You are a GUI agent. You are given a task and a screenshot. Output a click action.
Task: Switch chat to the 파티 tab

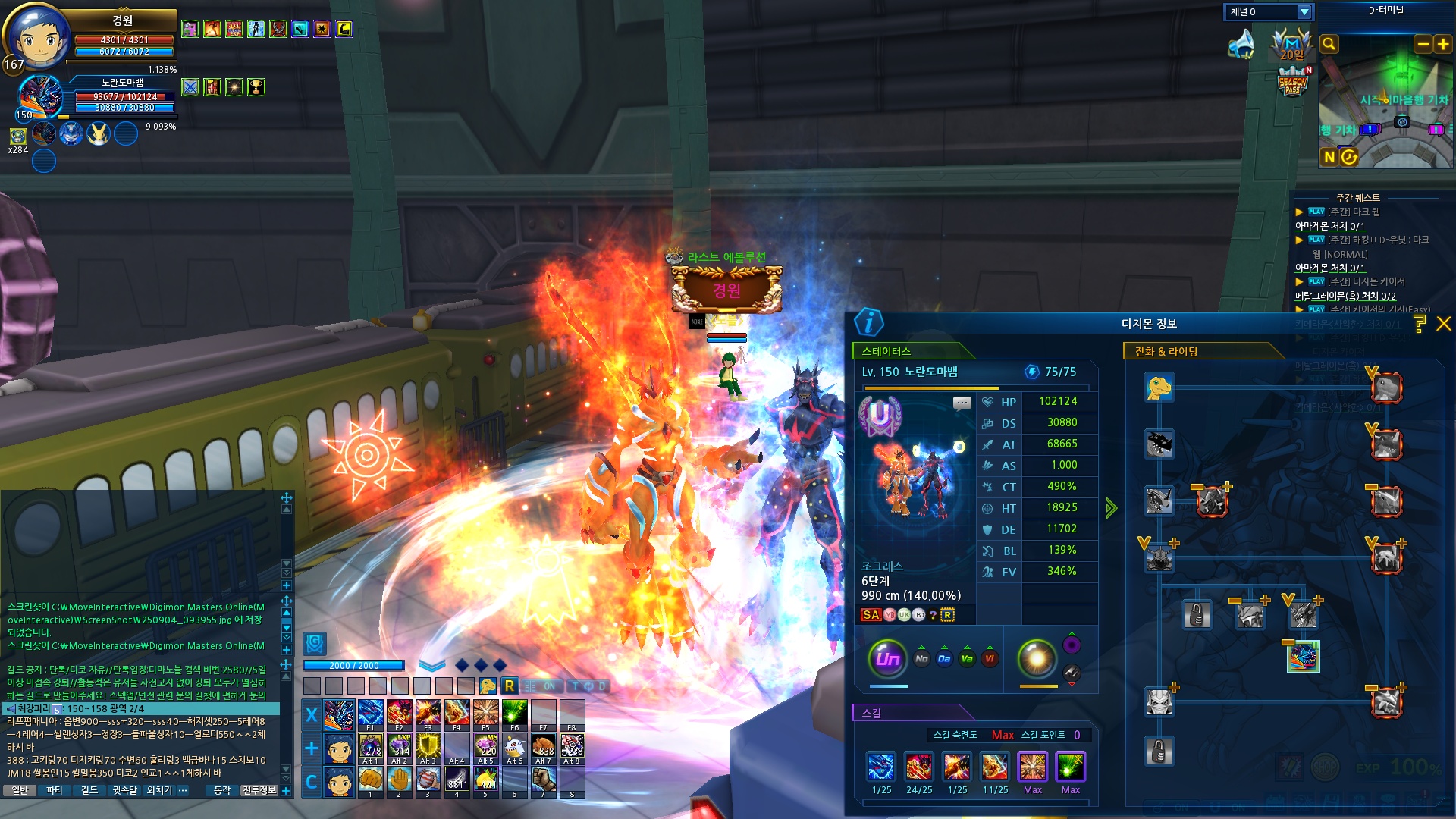[x=55, y=790]
